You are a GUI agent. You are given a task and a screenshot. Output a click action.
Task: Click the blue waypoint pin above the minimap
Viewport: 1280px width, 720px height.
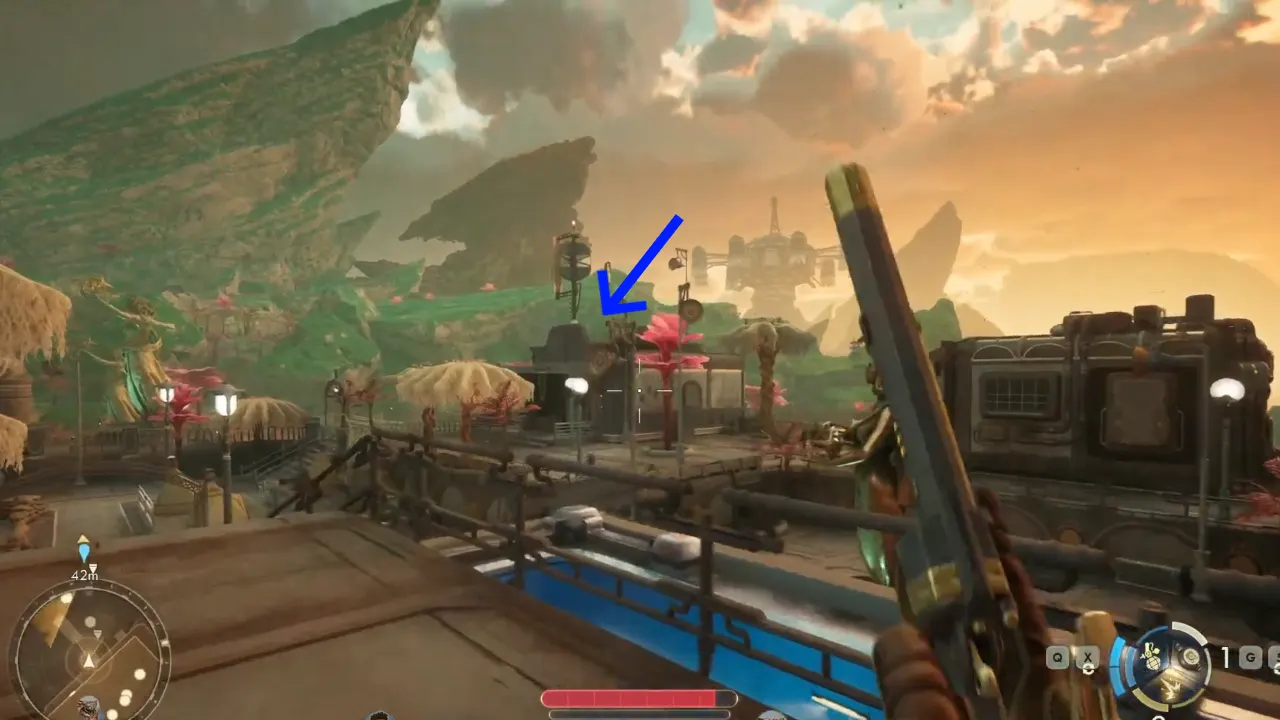click(x=85, y=552)
